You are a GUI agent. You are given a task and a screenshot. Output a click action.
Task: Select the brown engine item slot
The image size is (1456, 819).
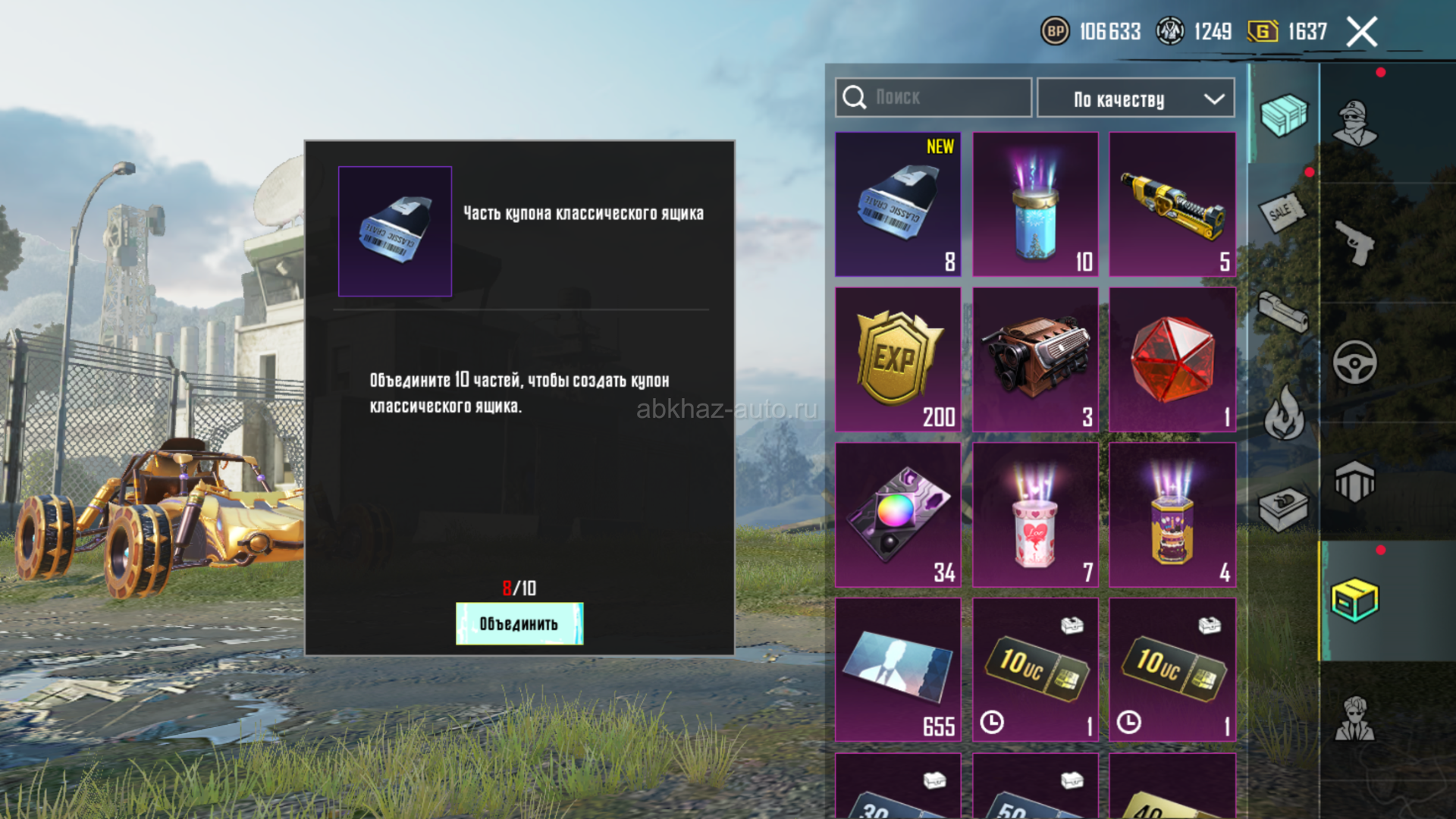point(1035,359)
